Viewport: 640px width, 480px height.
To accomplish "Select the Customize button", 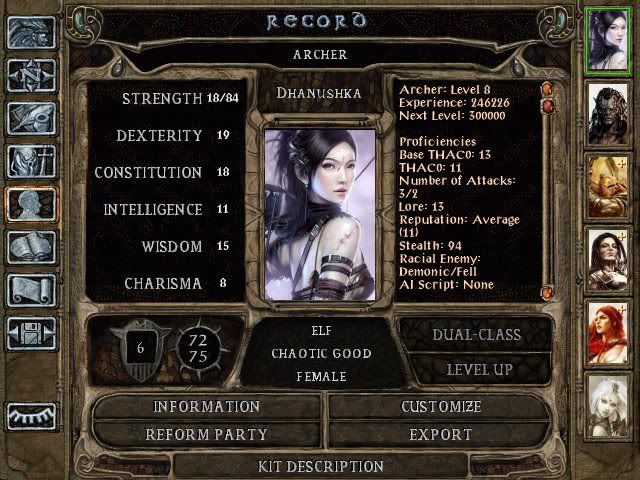I will (x=441, y=407).
